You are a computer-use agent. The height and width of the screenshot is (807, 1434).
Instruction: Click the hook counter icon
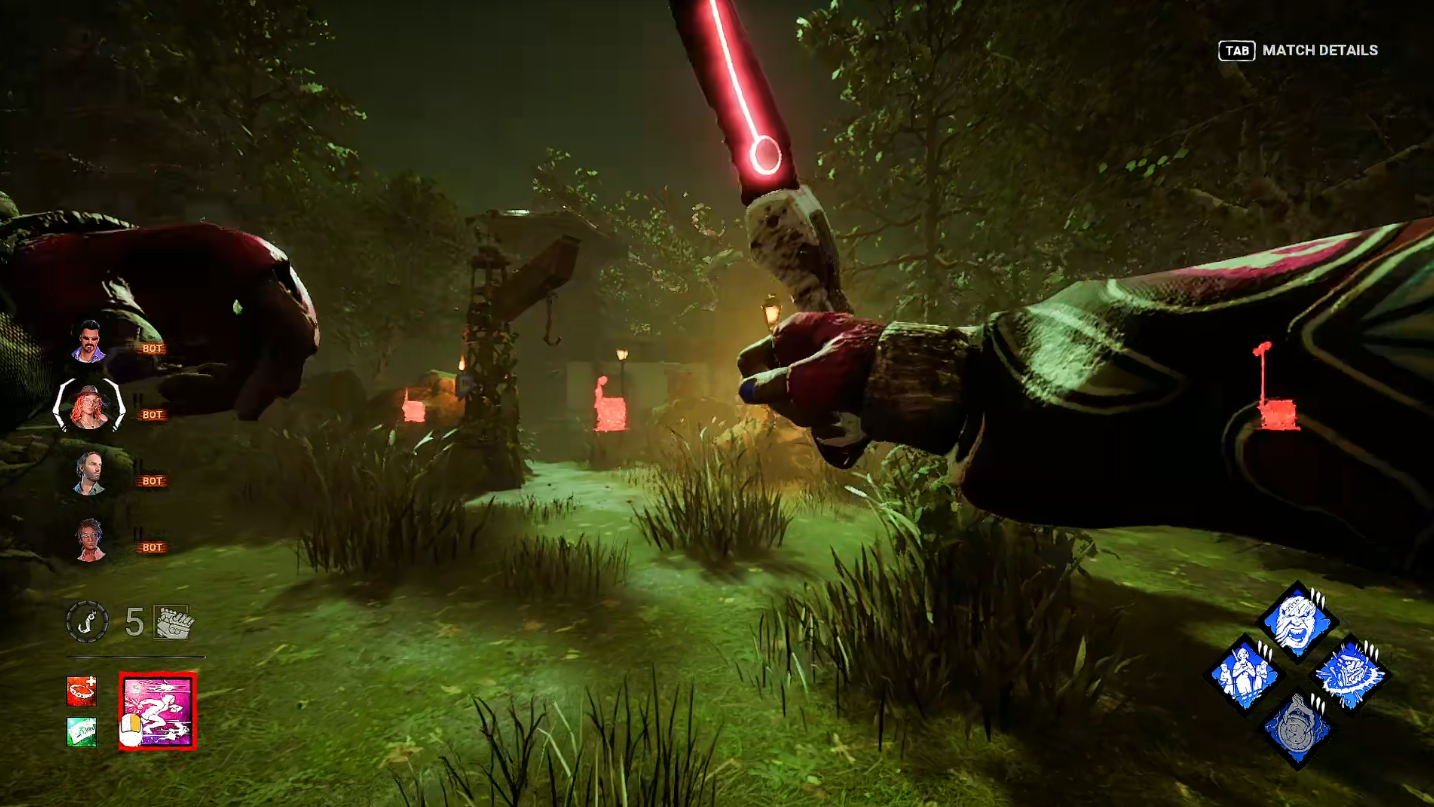pyautogui.click(x=87, y=622)
